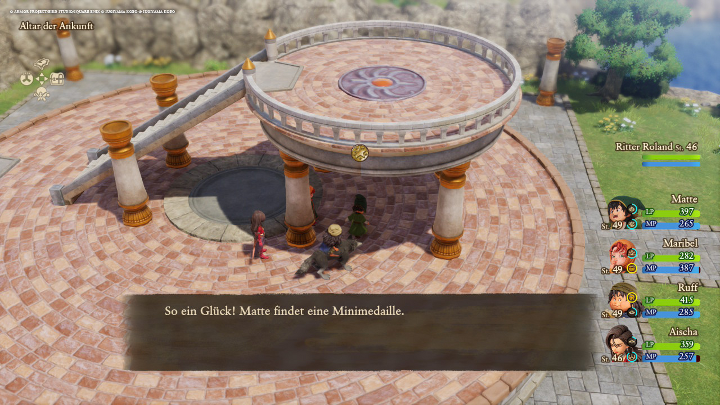Activate the bell shortcut icon
Image resolution: width=720 pixels, height=405 pixels.
pyautogui.click(x=42, y=64)
